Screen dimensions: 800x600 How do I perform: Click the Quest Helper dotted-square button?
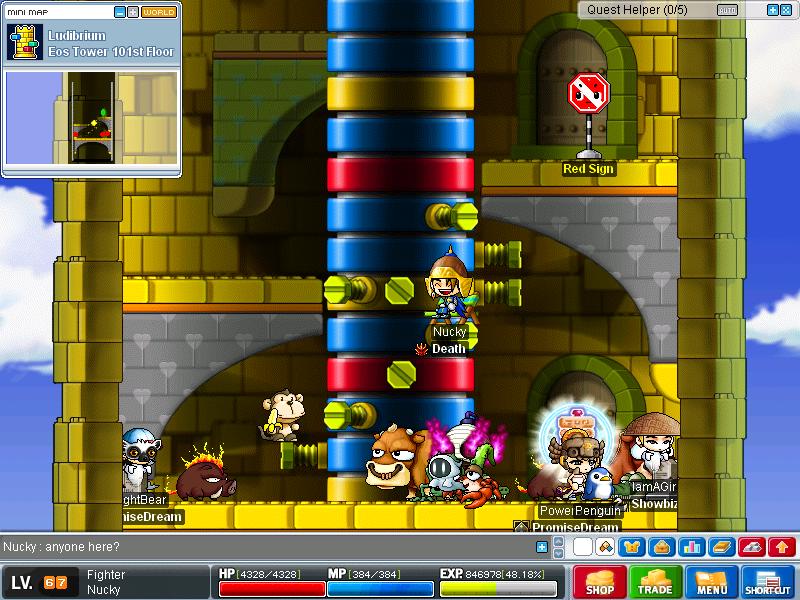pos(786,10)
